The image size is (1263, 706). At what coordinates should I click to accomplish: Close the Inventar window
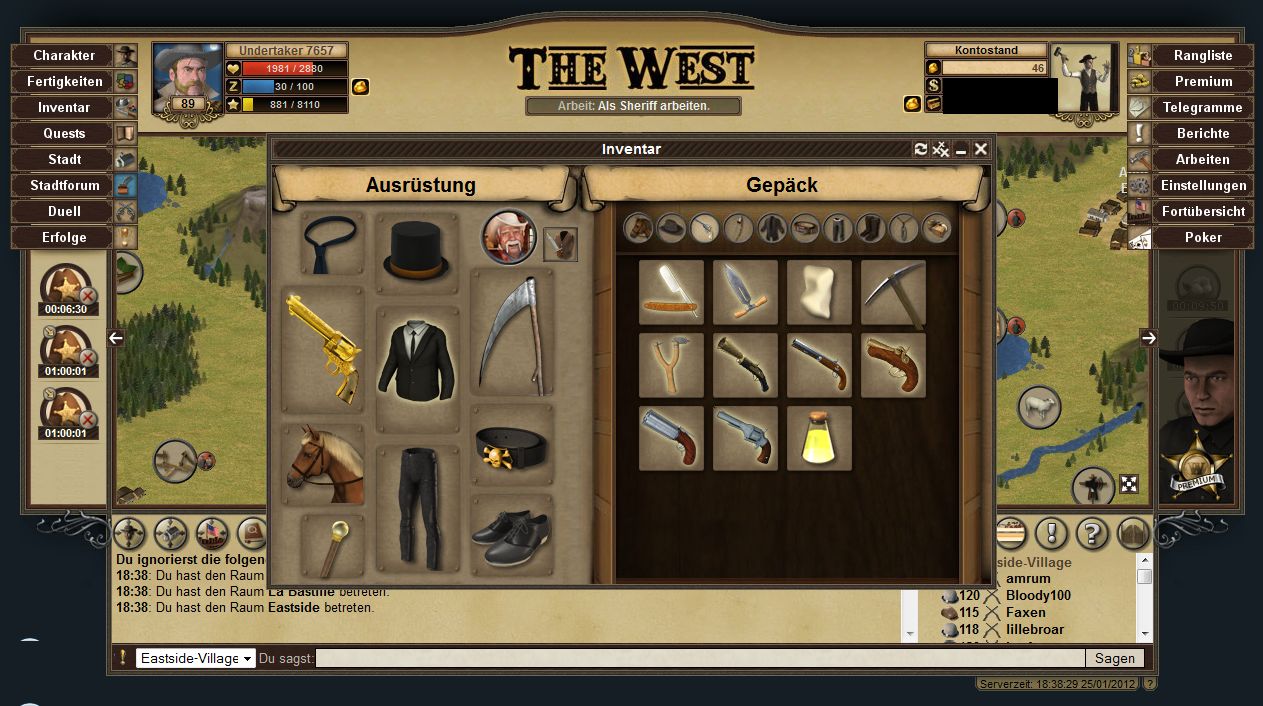(x=981, y=149)
